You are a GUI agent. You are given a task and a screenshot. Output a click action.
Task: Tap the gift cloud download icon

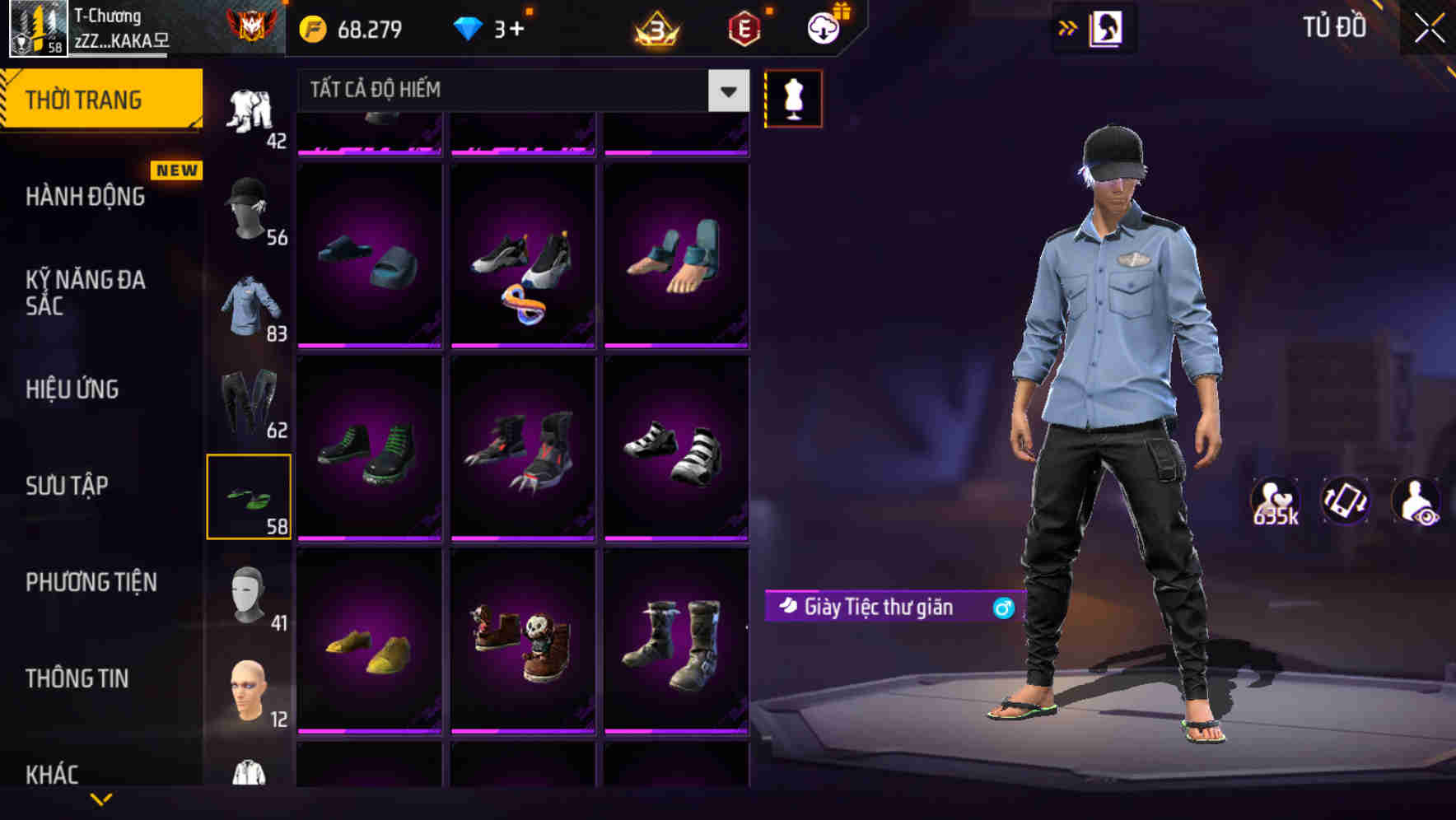click(x=827, y=27)
